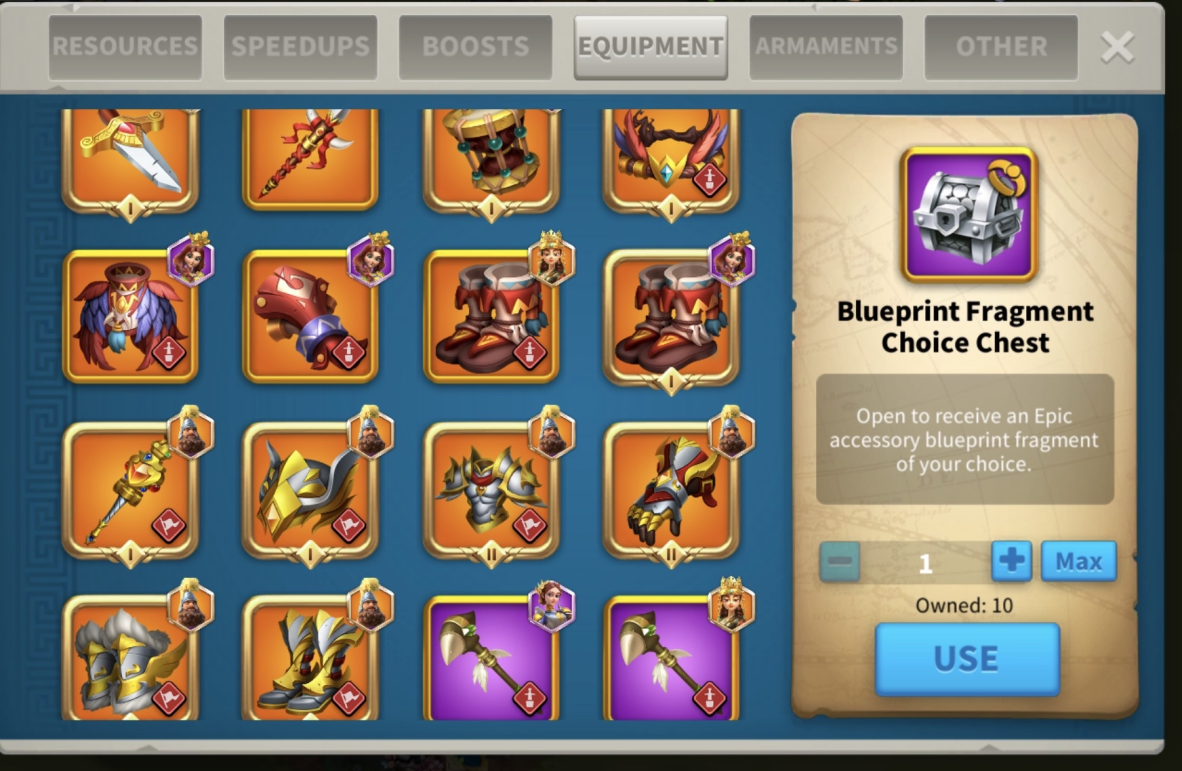The image size is (1182, 771).
Task: Select the golden jeweled scepter
Action: (130, 490)
